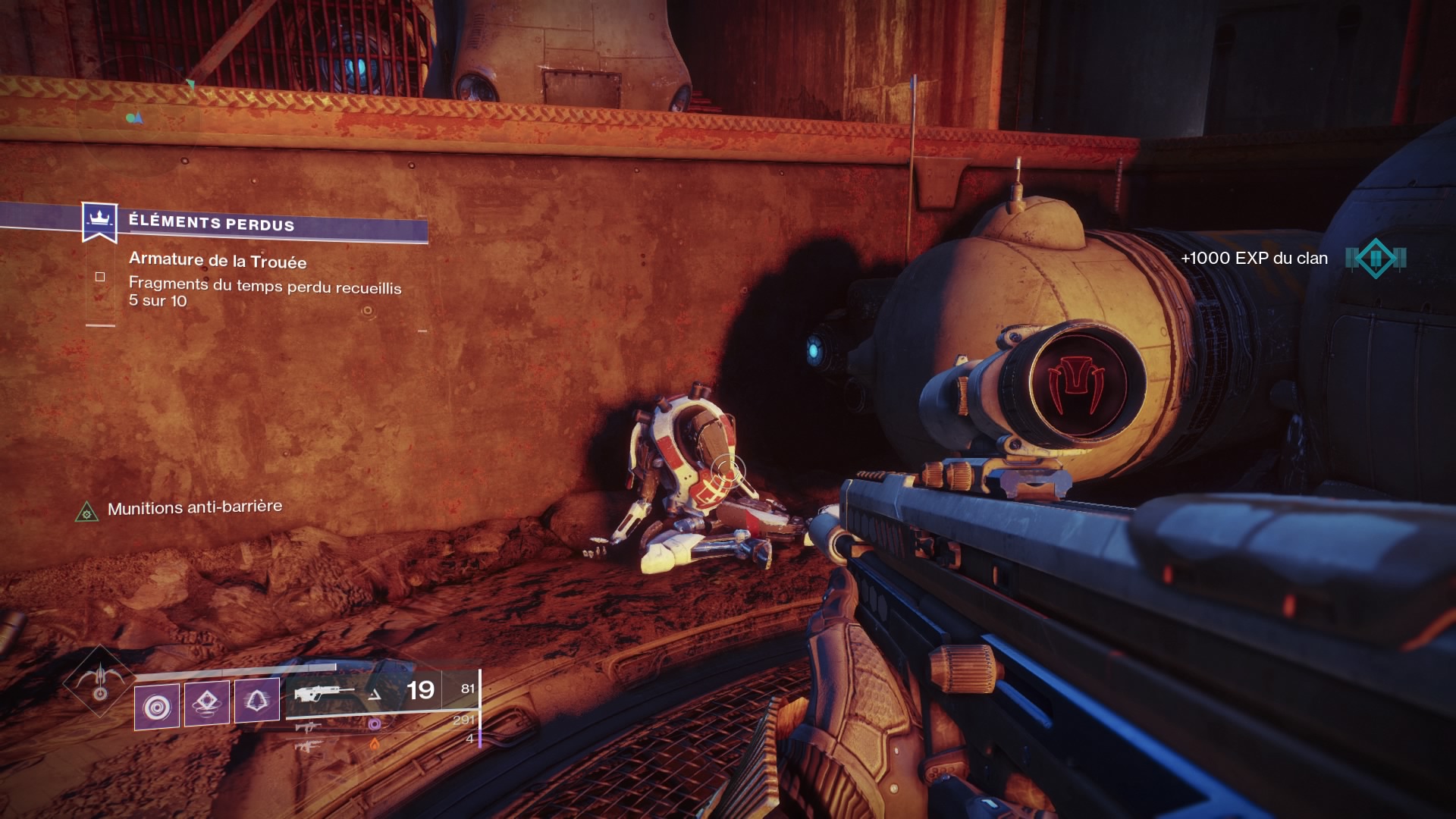Activate the purple cloak class ability
The height and width of the screenshot is (819, 1456).
click(x=256, y=700)
